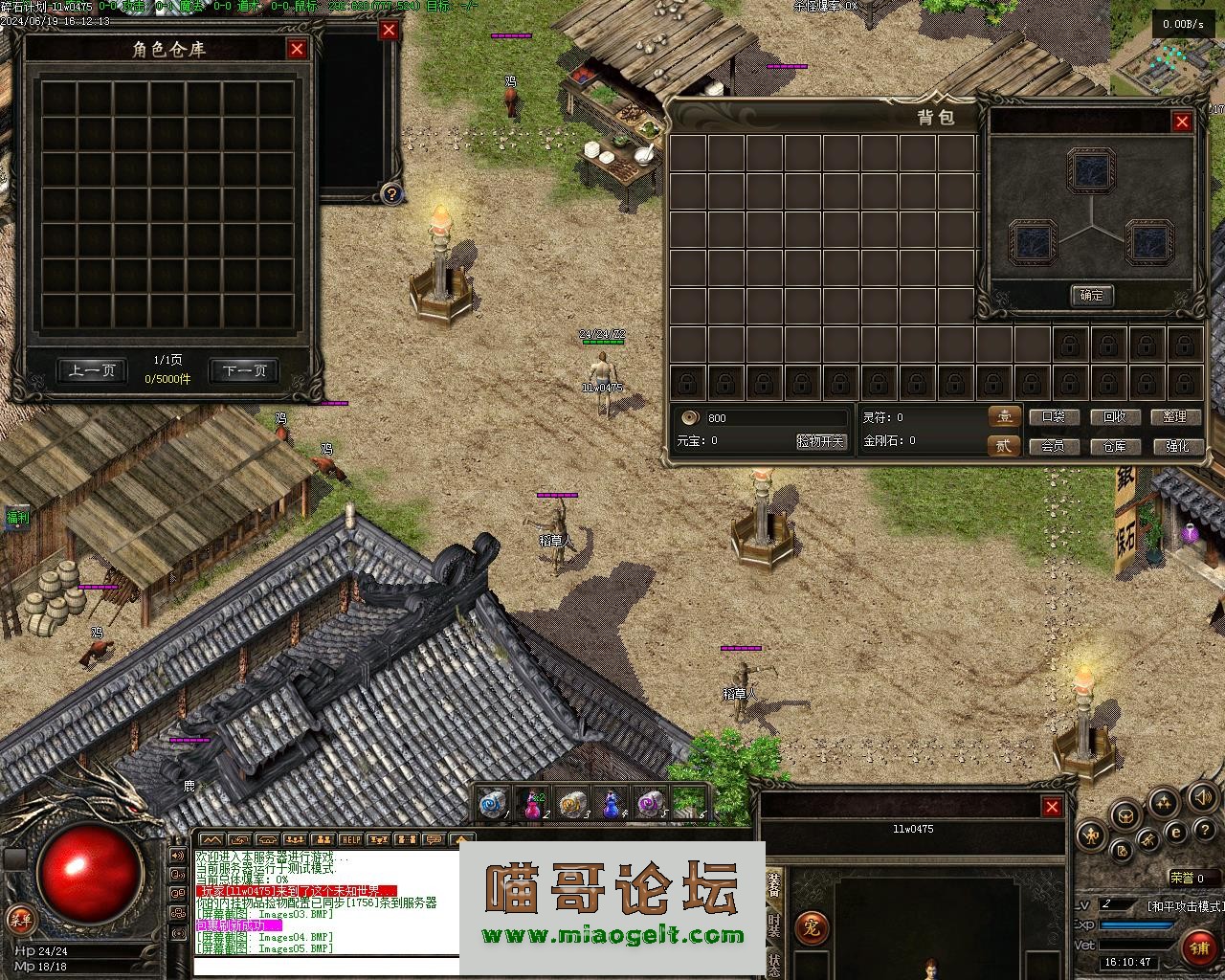Open the pet button 宠

point(812,927)
